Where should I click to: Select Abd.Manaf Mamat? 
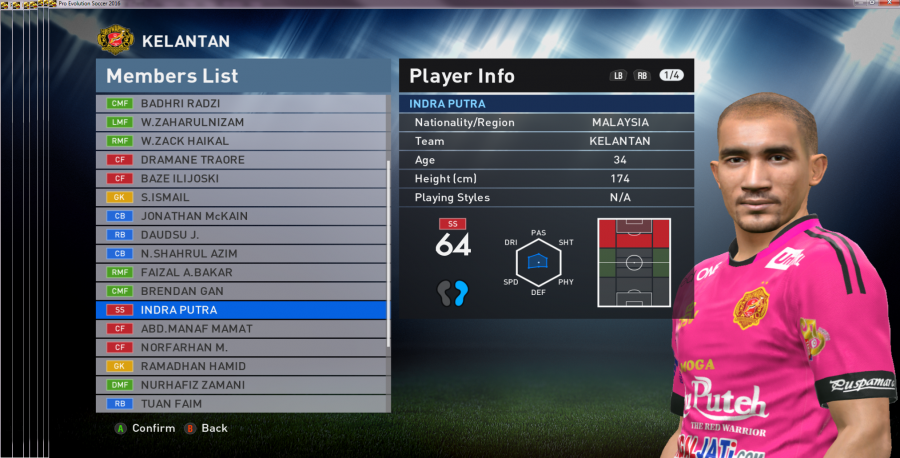pos(242,329)
